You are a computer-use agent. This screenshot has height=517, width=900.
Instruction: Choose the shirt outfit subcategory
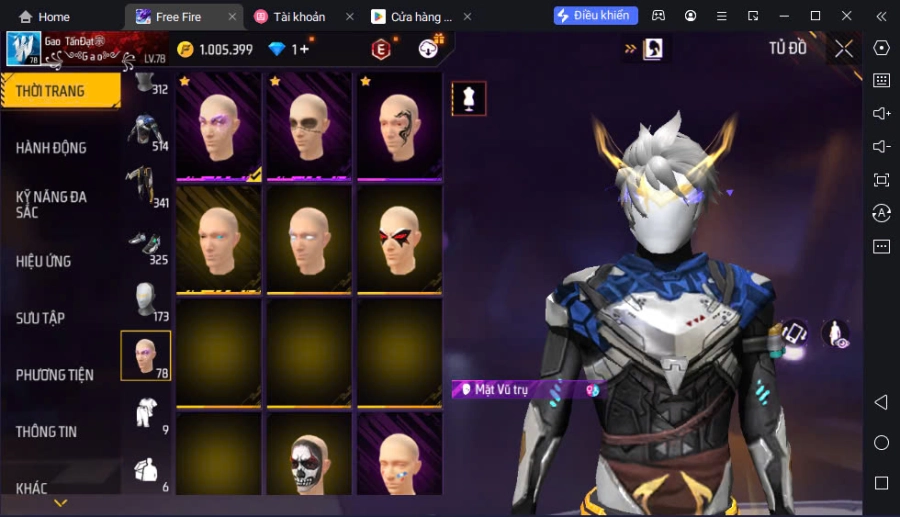[x=145, y=411]
